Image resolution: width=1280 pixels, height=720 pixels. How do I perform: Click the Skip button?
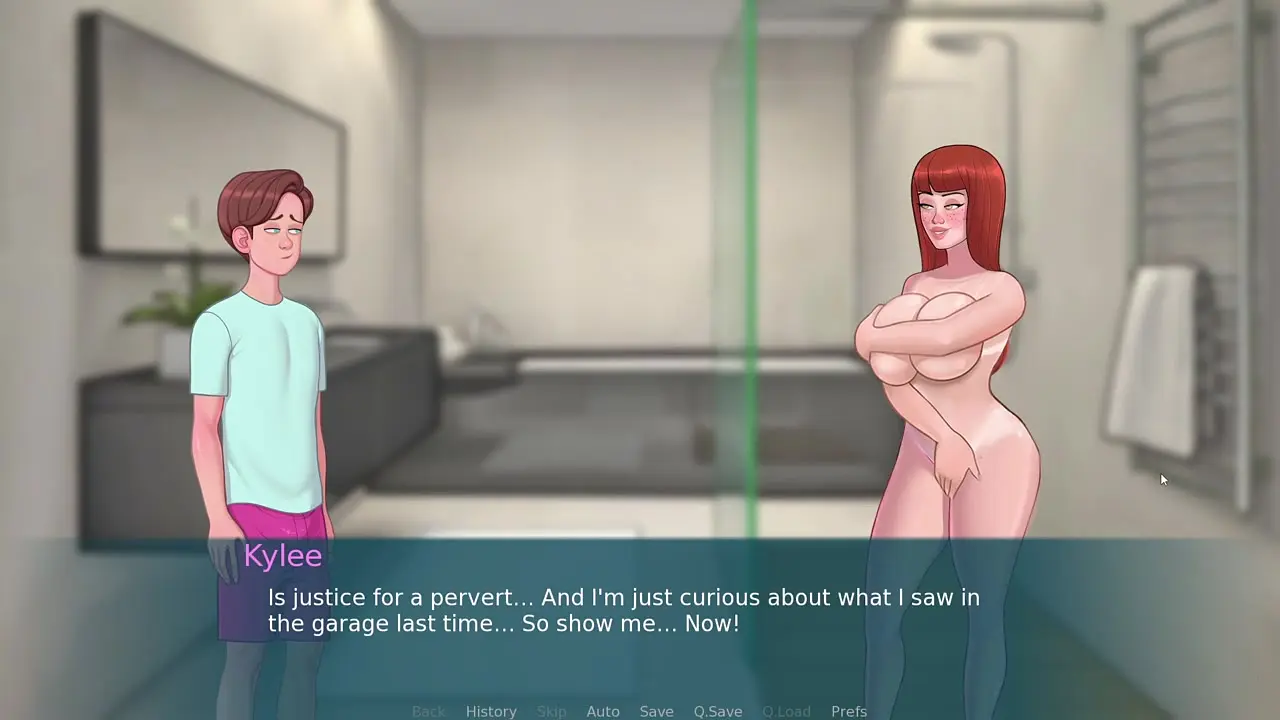[551, 711]
